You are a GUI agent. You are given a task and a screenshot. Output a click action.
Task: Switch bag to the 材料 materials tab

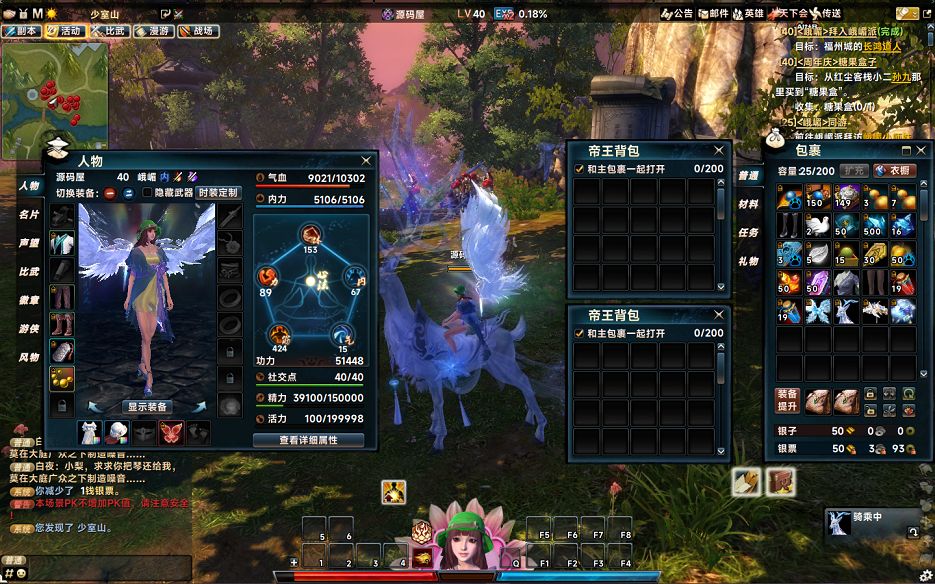pyautogui.click(x=748, y=204)
